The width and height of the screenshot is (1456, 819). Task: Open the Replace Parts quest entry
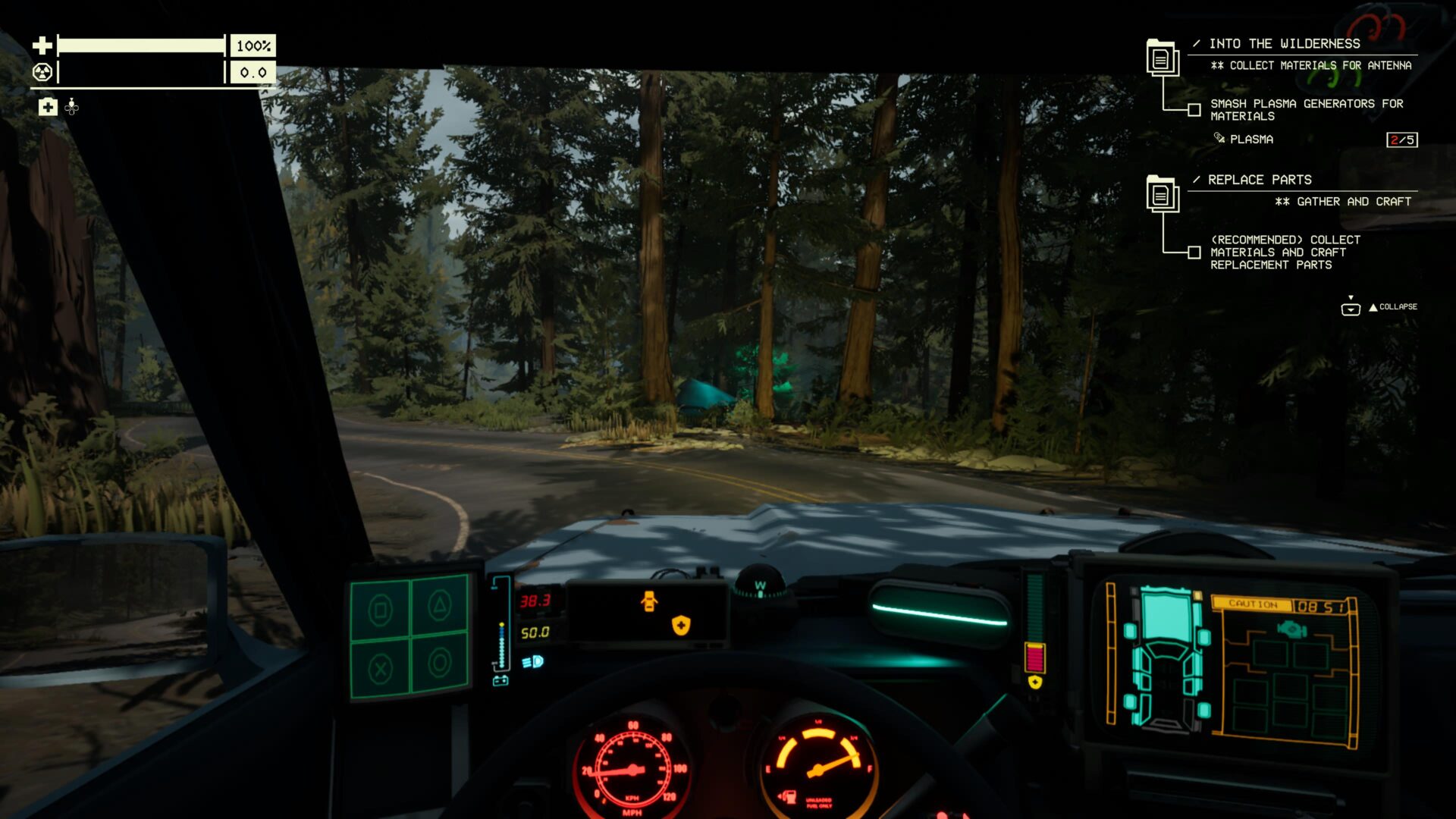(x=1259, y=180)
